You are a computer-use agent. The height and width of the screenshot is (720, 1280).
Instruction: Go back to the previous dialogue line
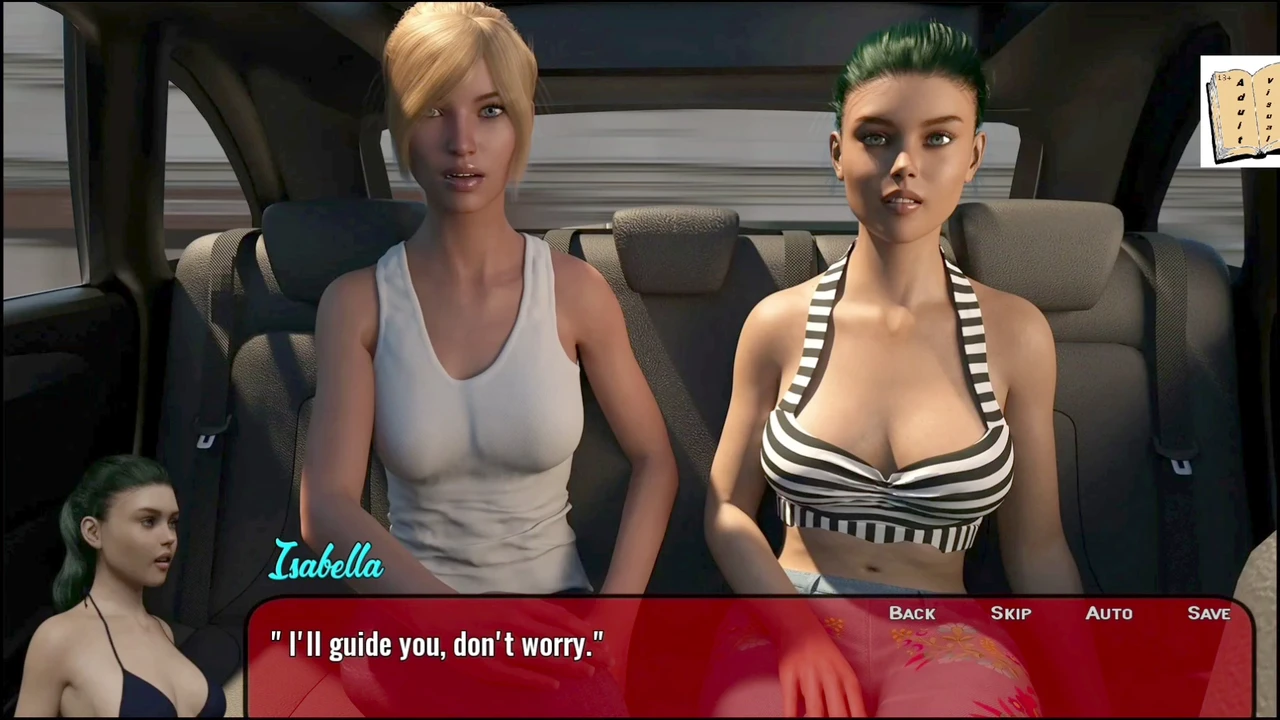912,613
